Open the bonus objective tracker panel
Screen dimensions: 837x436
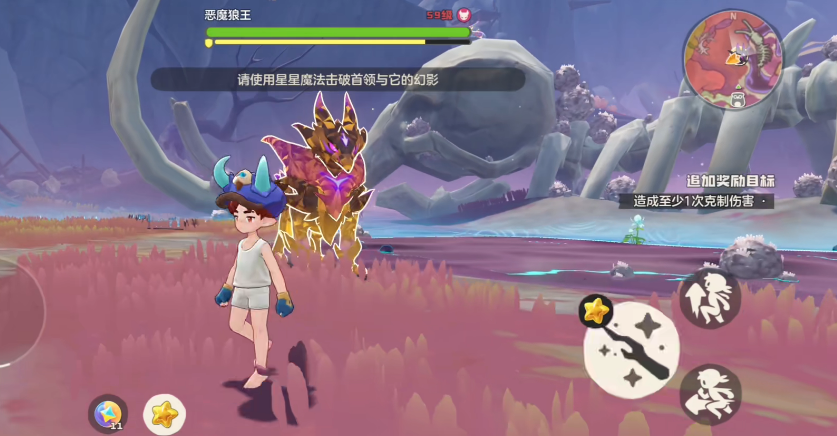[x=730, y=192]
